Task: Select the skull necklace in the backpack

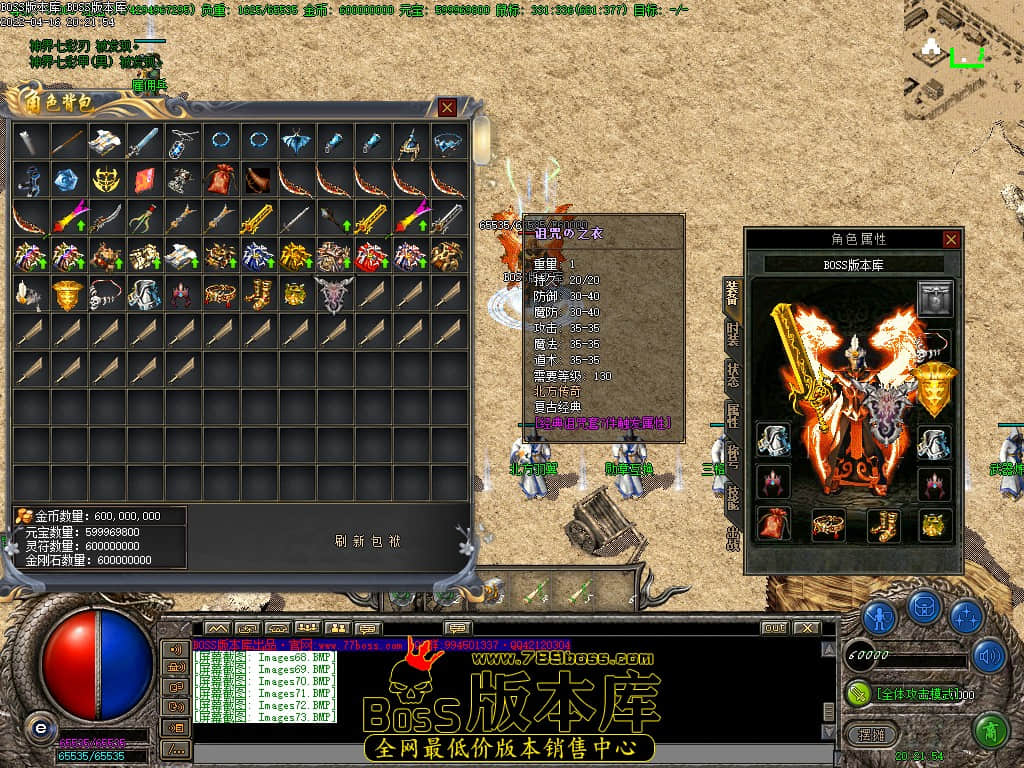Action: pyautogui.click(x=106, y=294)
